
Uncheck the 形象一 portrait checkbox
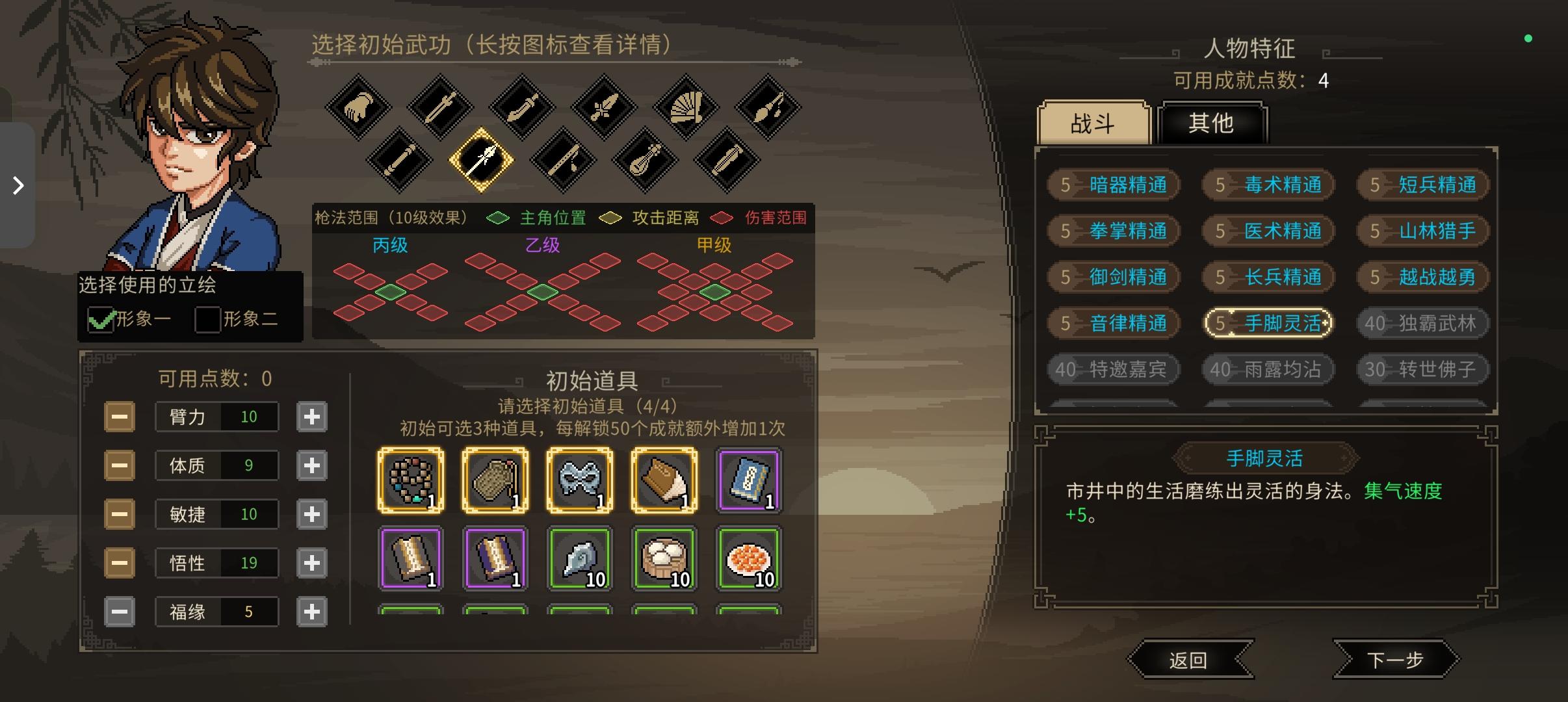(x=101, y=321)
